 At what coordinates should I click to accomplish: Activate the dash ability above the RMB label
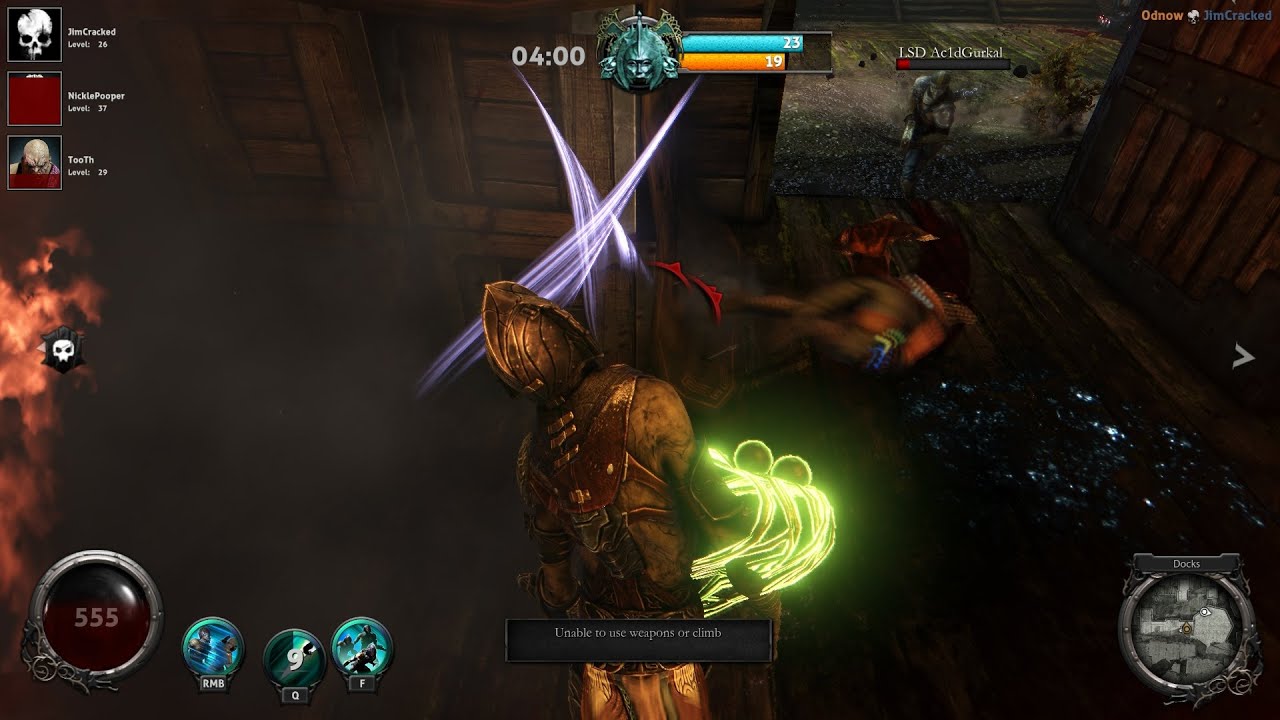point(213,647)
